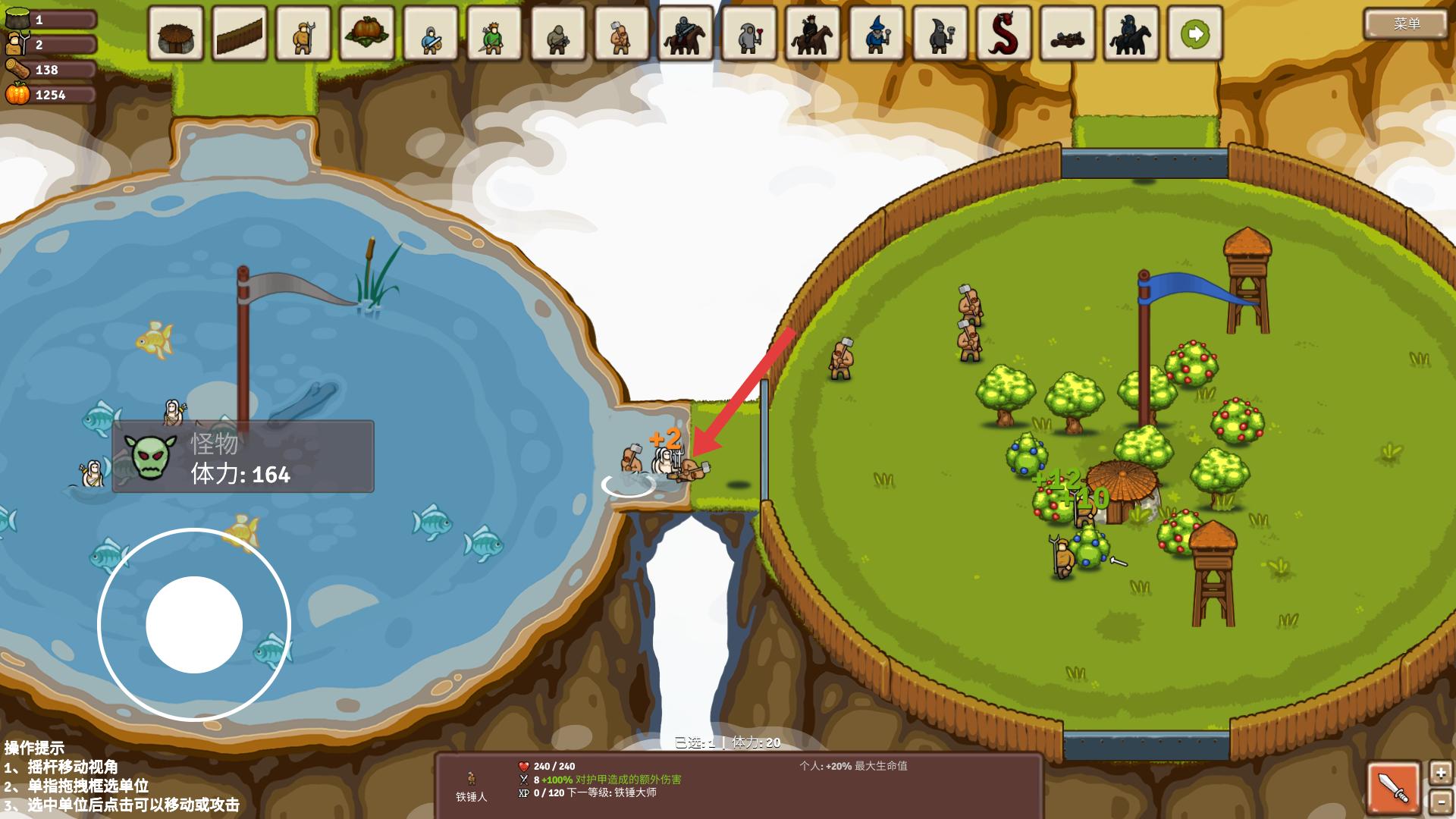Select the blue wizard unit slot
1456x819 pixels.
click(x=877, y=34)
